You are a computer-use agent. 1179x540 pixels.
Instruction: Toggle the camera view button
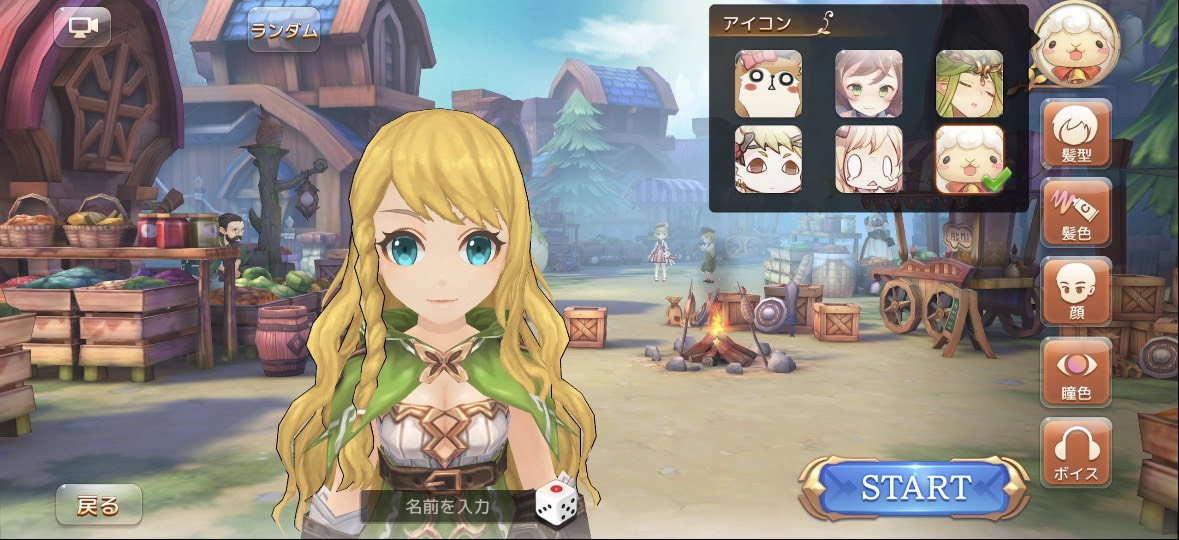click(82, 27)
